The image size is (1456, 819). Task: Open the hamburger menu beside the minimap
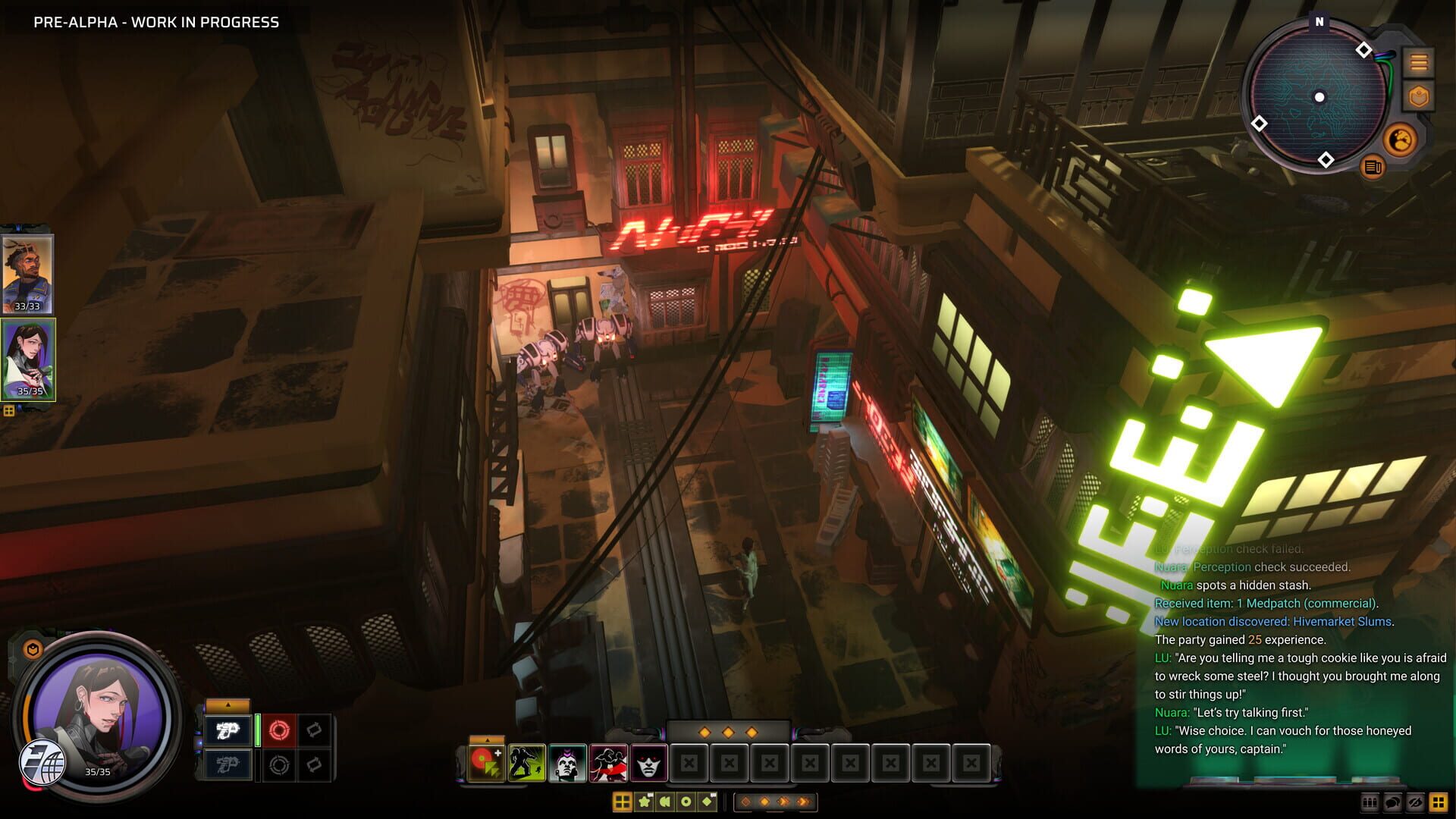coord(1419,62)
